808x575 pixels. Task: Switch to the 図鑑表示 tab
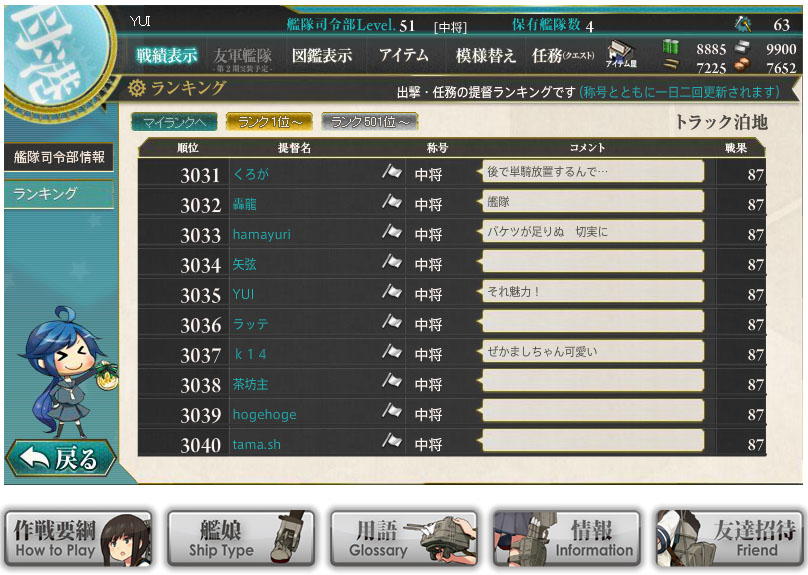[322, 55]
